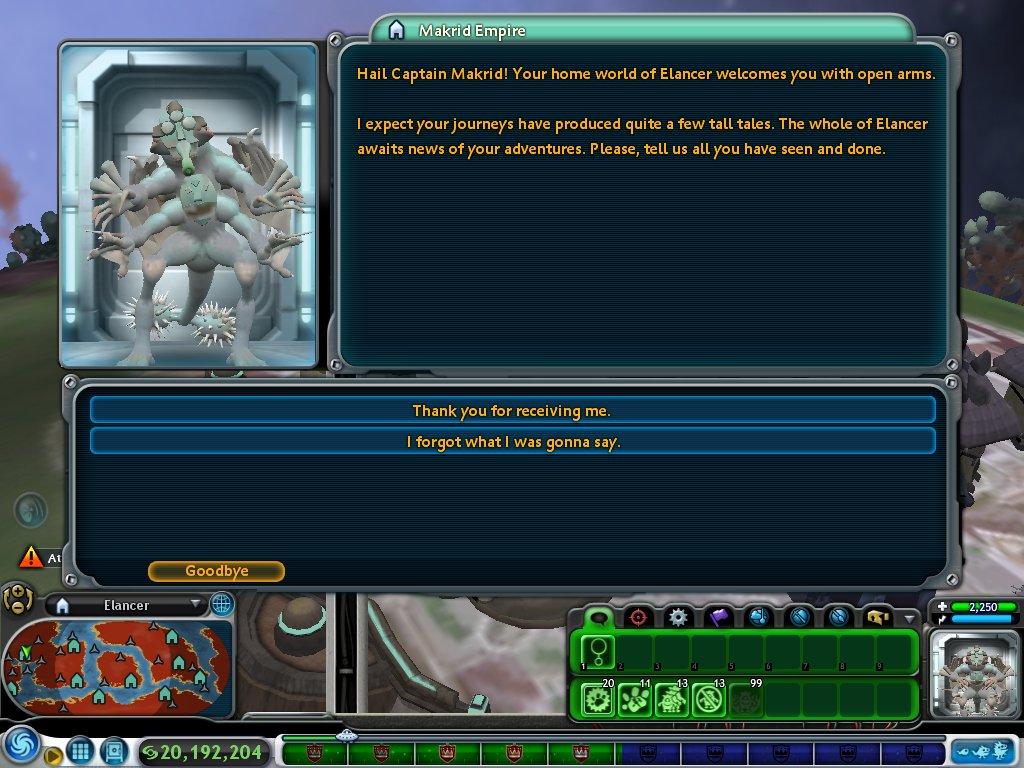
Task: Click the globe icon beside the planet name
Action: [x=221, y=604]
